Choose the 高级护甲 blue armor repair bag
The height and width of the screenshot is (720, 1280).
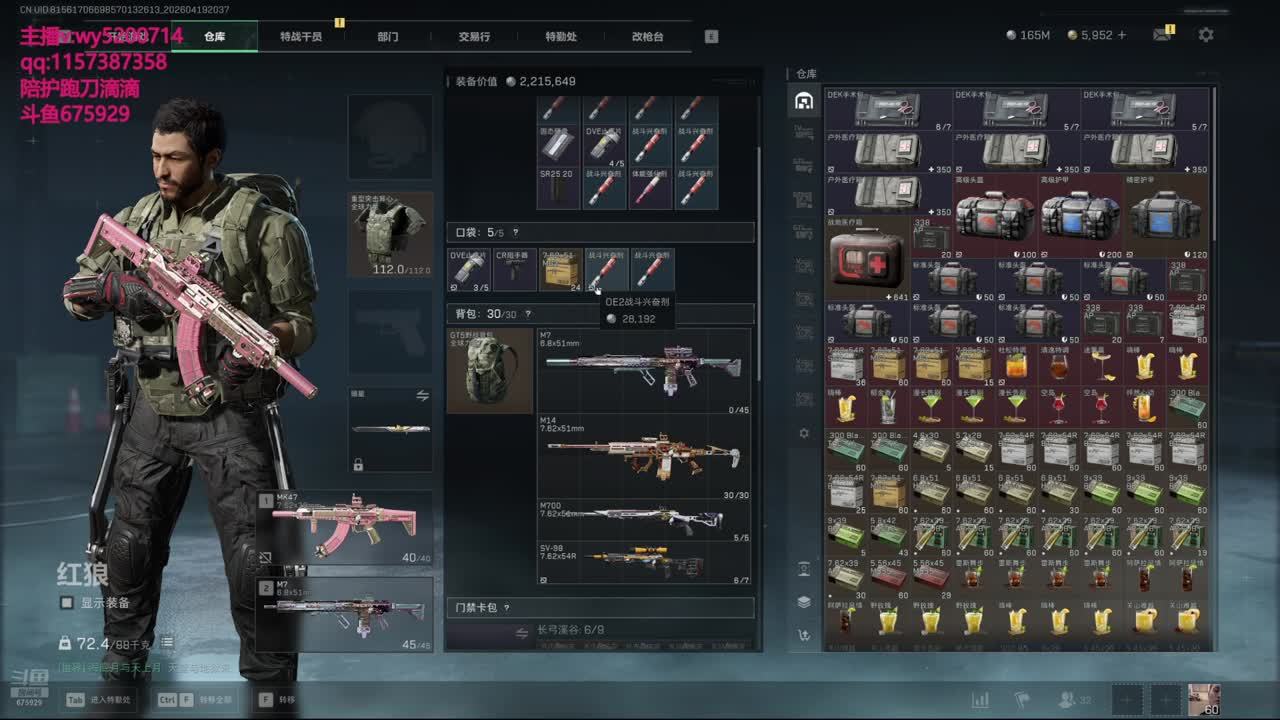[1081, 215]
